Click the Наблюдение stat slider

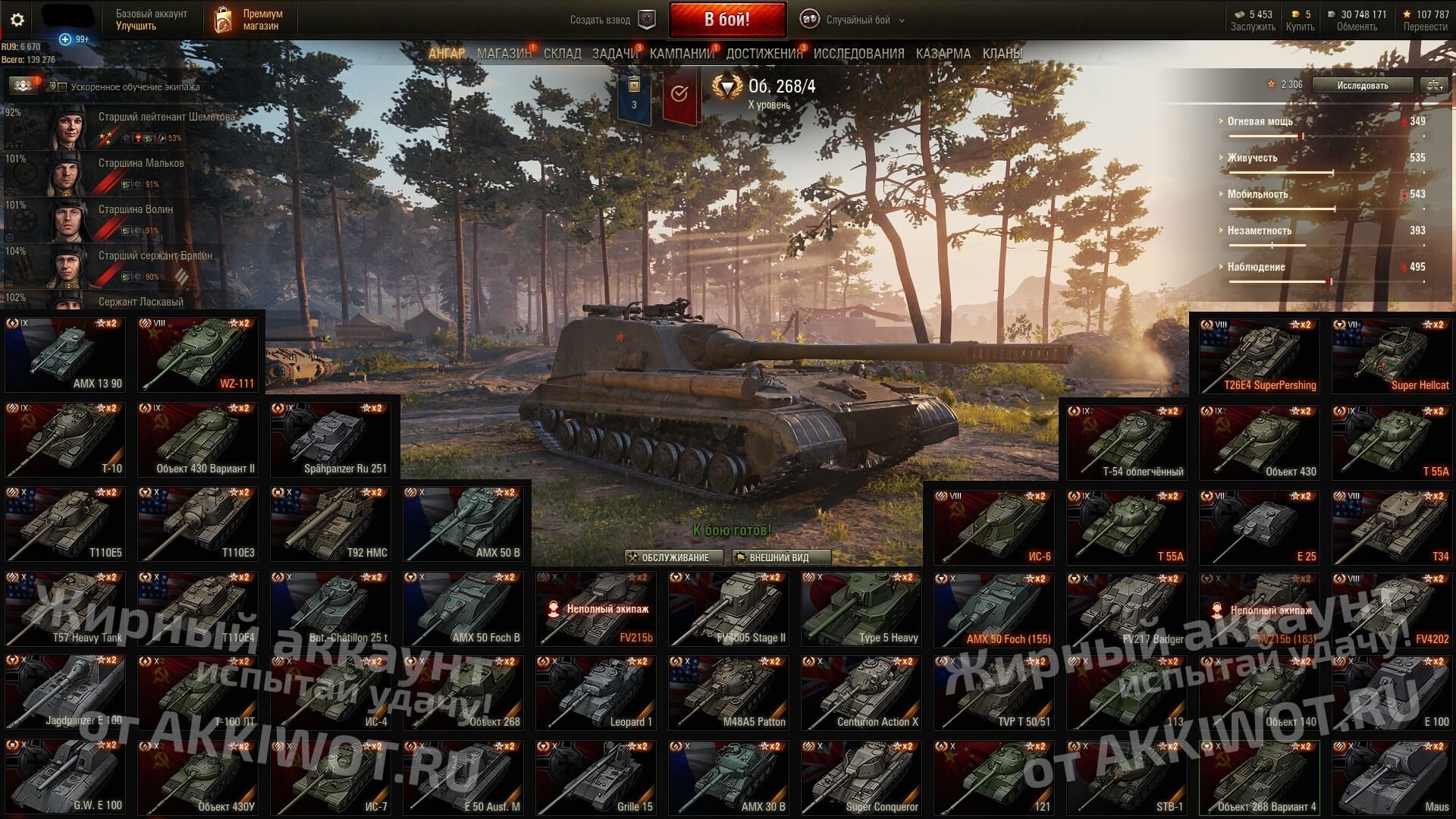(x=1328, y=281)
